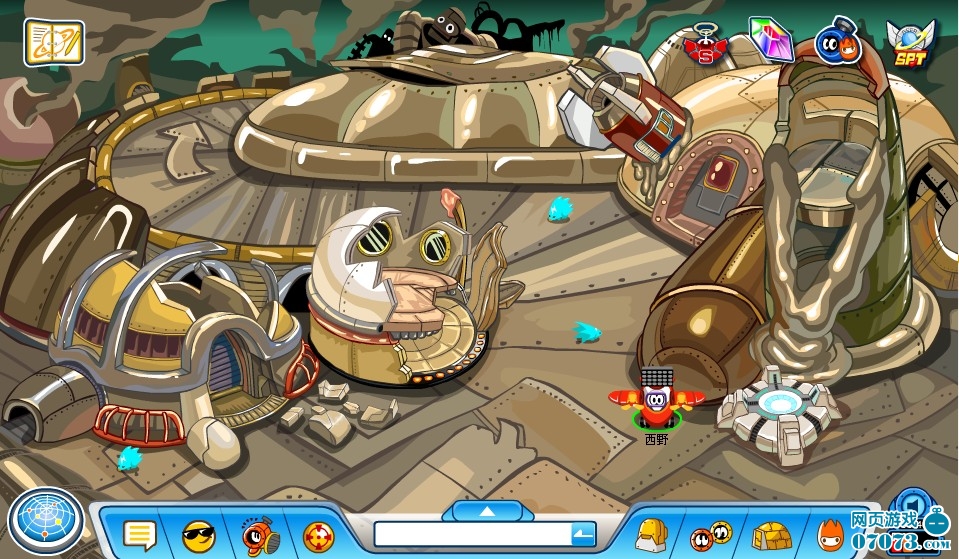Open the yellow chat bubble button
This screenshot has width=959, height=559.
tap(140, 535)
